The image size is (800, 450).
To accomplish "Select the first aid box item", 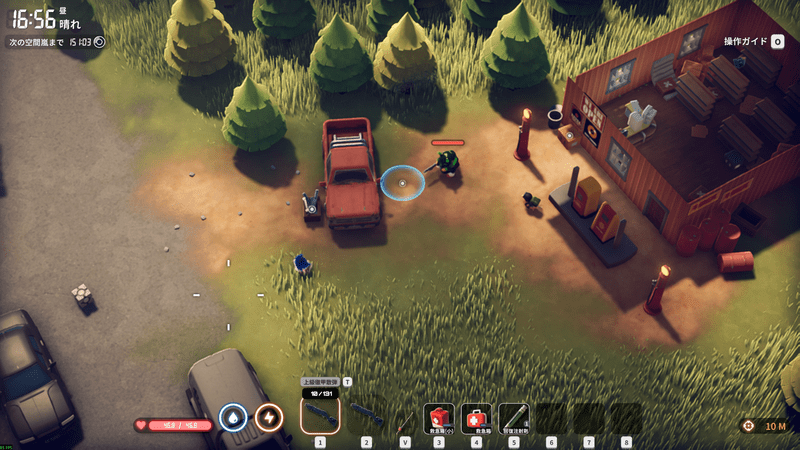I will click(476, 416).
